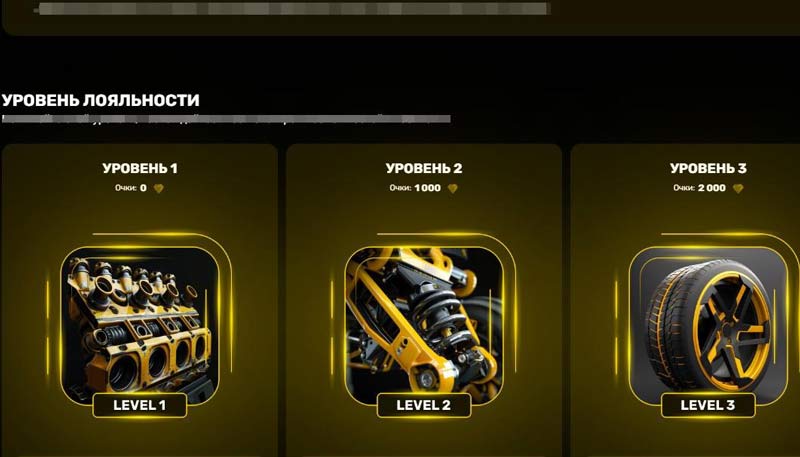Image resolution: width=800 pixels, height=457 pixels.
Task: Select the Уровень 1 engine image
Action: (140, 318)
